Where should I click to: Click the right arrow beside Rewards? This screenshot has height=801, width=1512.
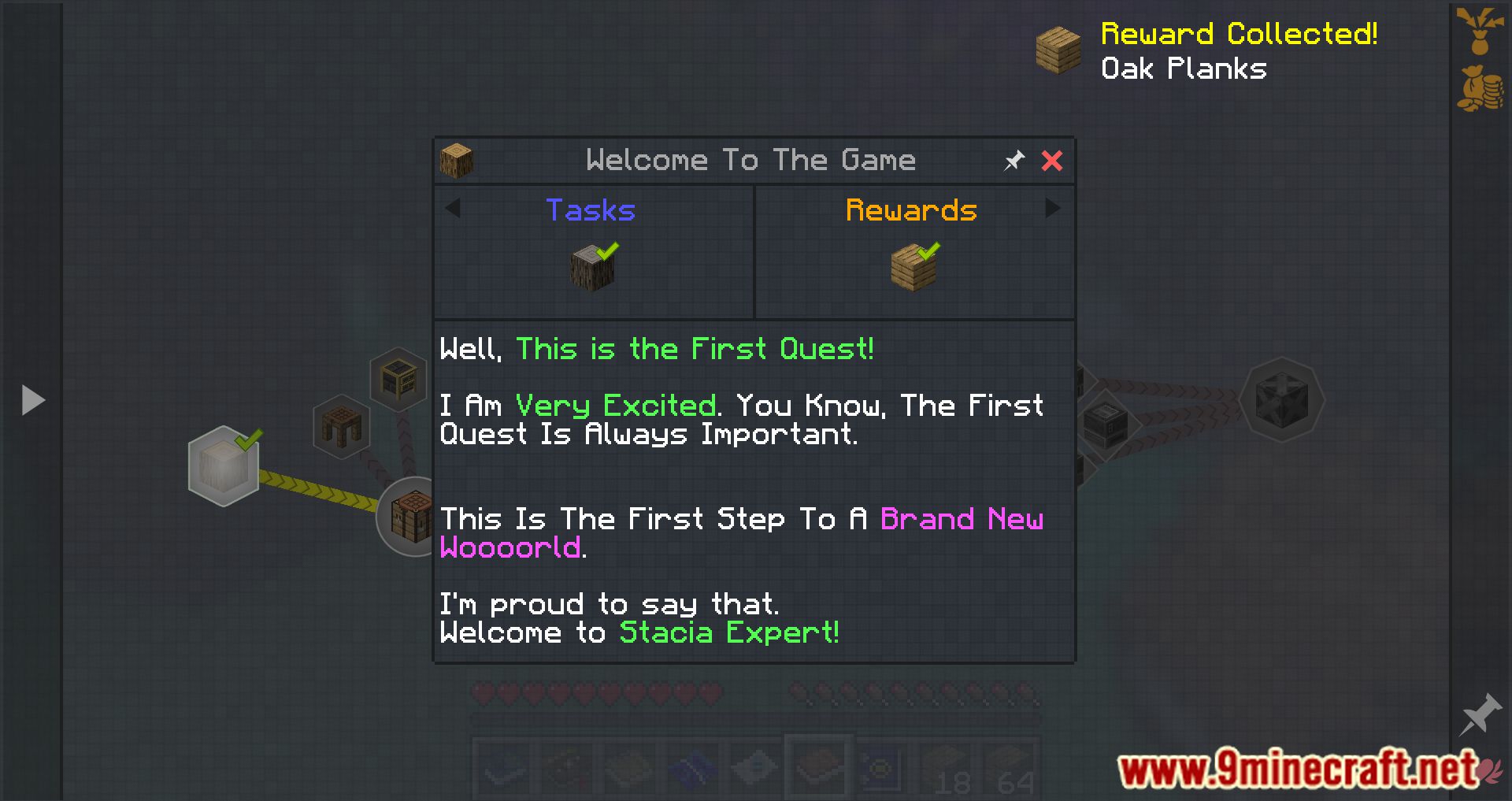coord(1054,209)
